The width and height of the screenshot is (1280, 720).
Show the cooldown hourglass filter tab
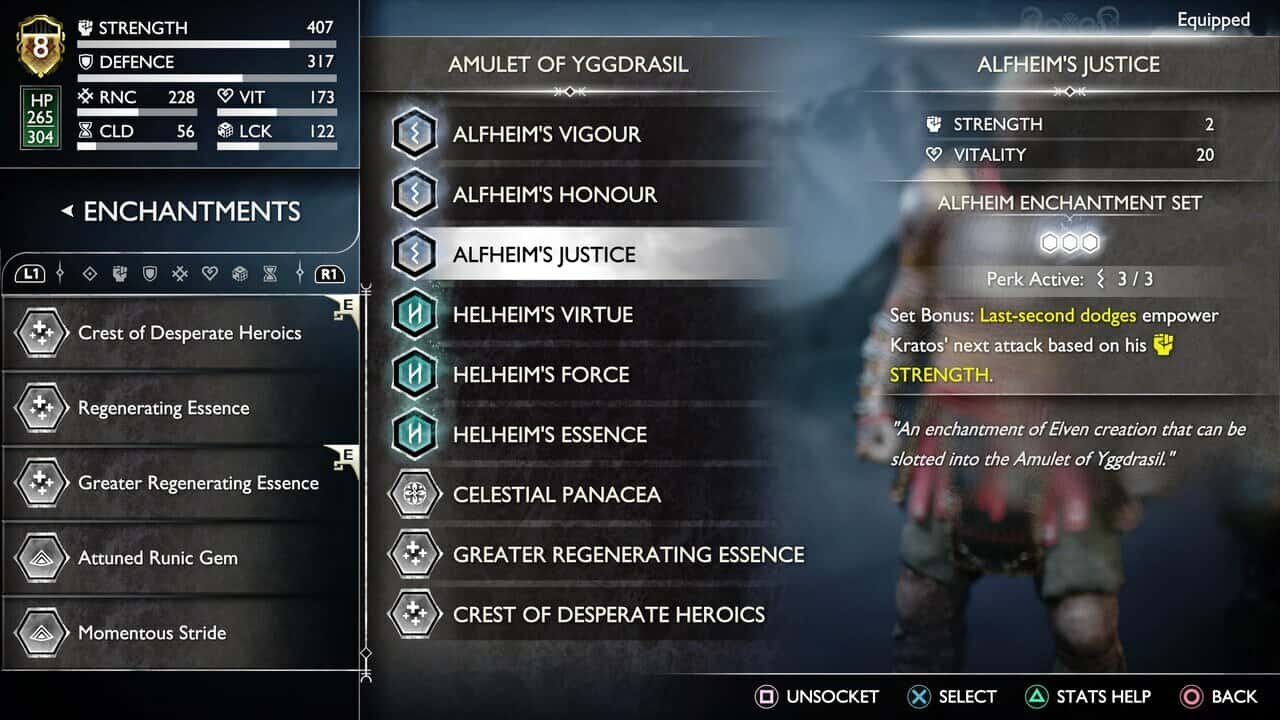pyautogui.click(x=269, y=273)
